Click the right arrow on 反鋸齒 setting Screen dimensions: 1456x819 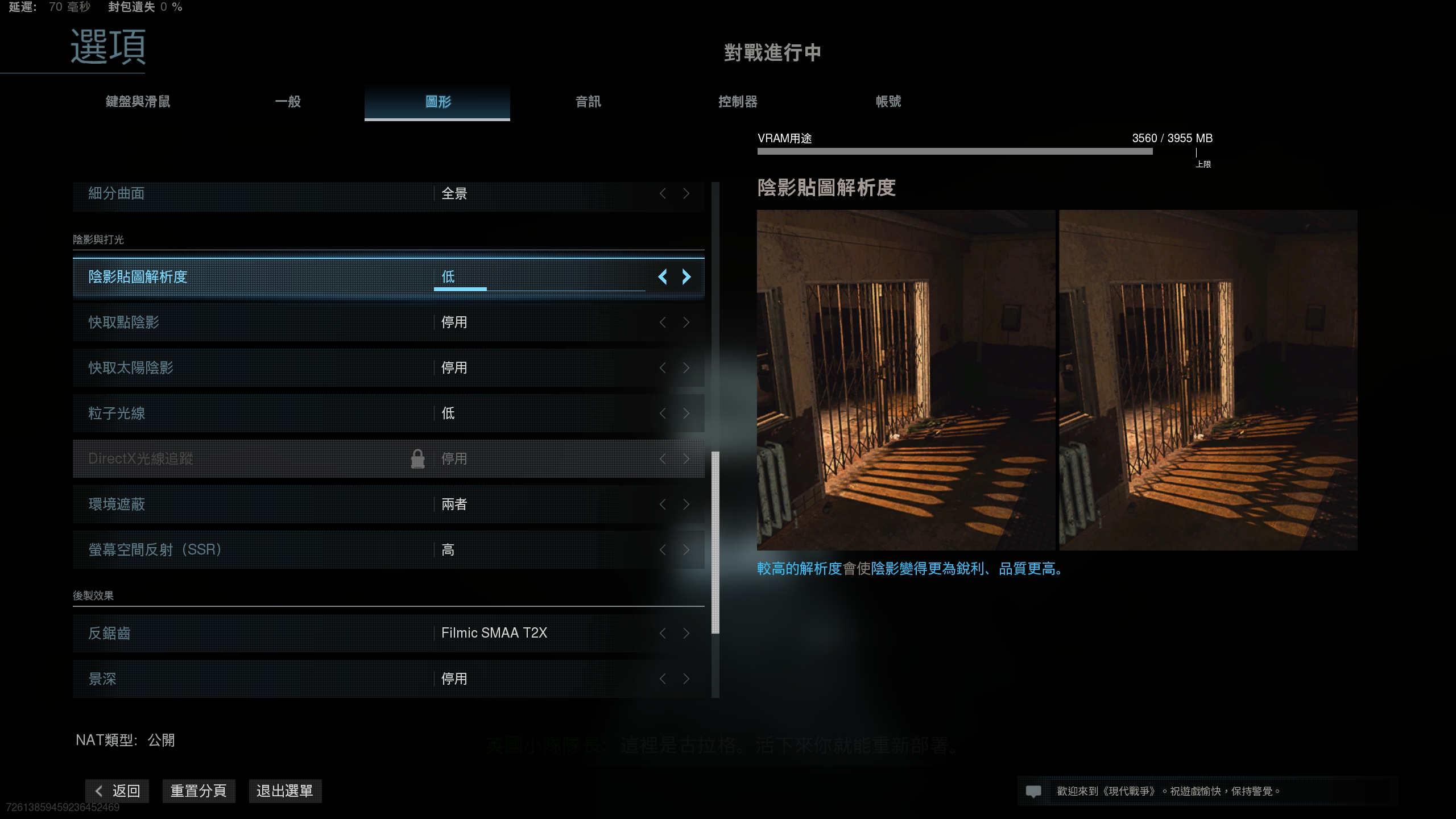click(x=686, y=633)
